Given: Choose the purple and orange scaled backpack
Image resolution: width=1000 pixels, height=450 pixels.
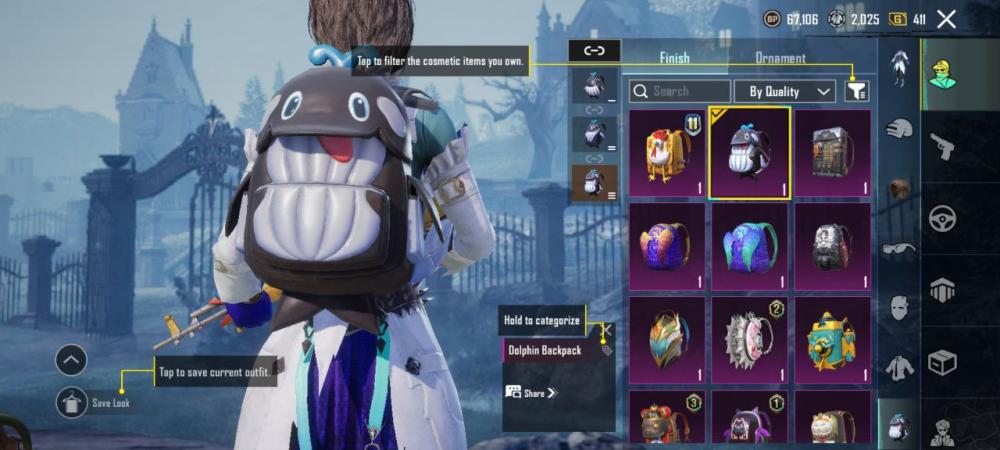Looking at the screenshot, I should (668, 247).
